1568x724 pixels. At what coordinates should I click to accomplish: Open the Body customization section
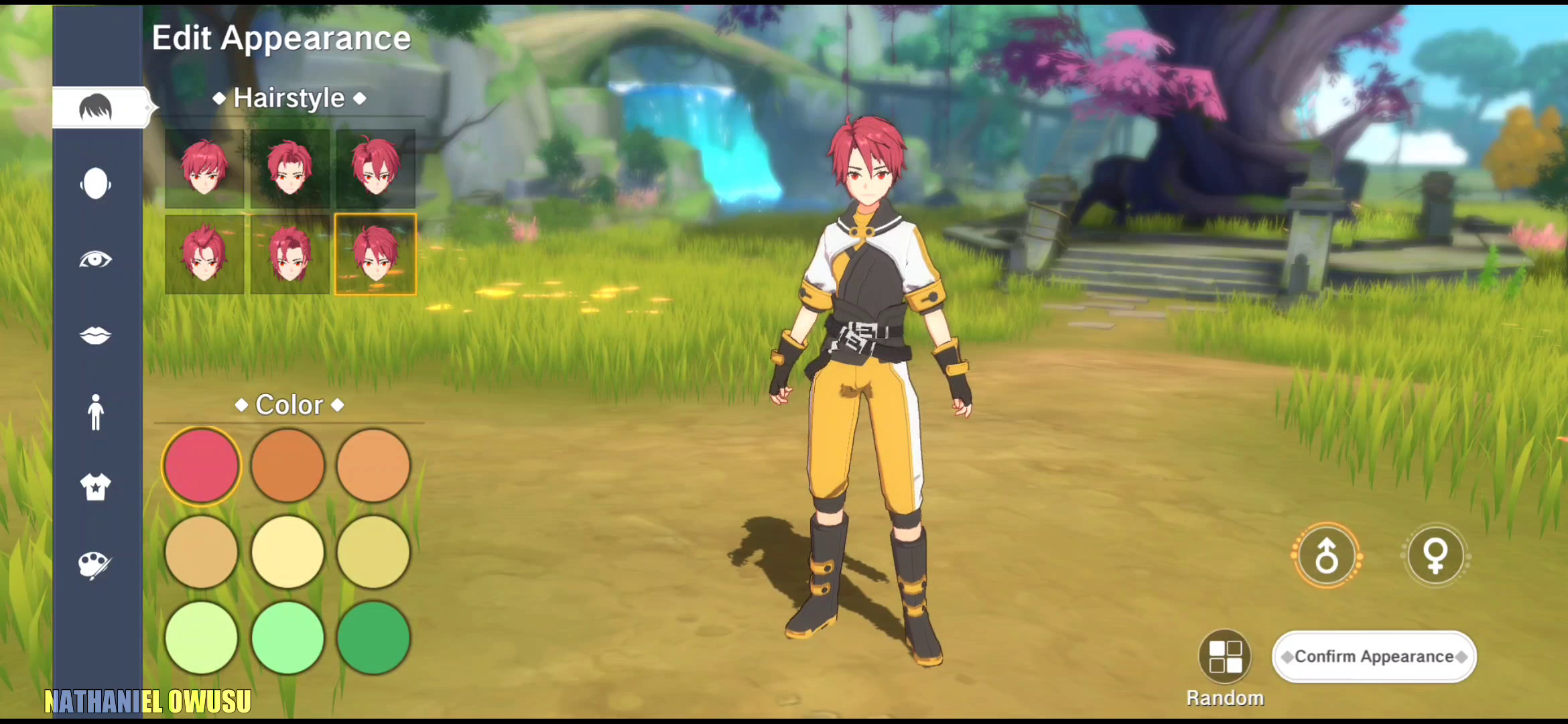point(96,413)
